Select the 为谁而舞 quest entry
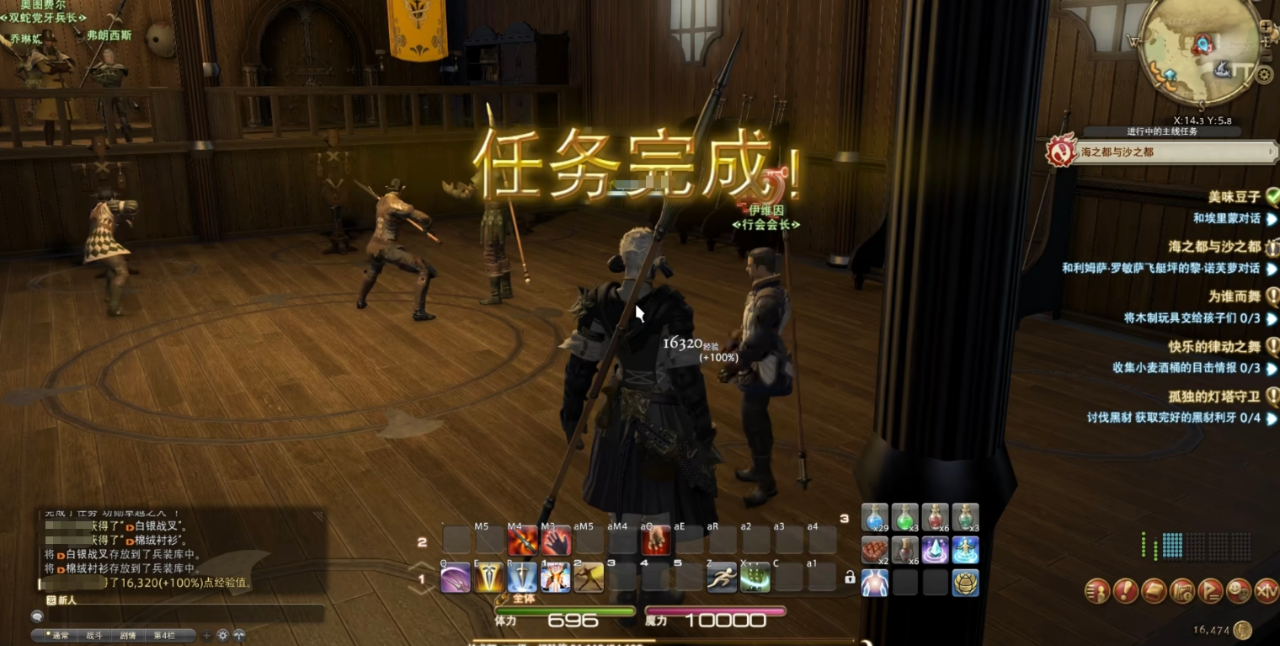The image size is (1280, 646). (1236, 296)
